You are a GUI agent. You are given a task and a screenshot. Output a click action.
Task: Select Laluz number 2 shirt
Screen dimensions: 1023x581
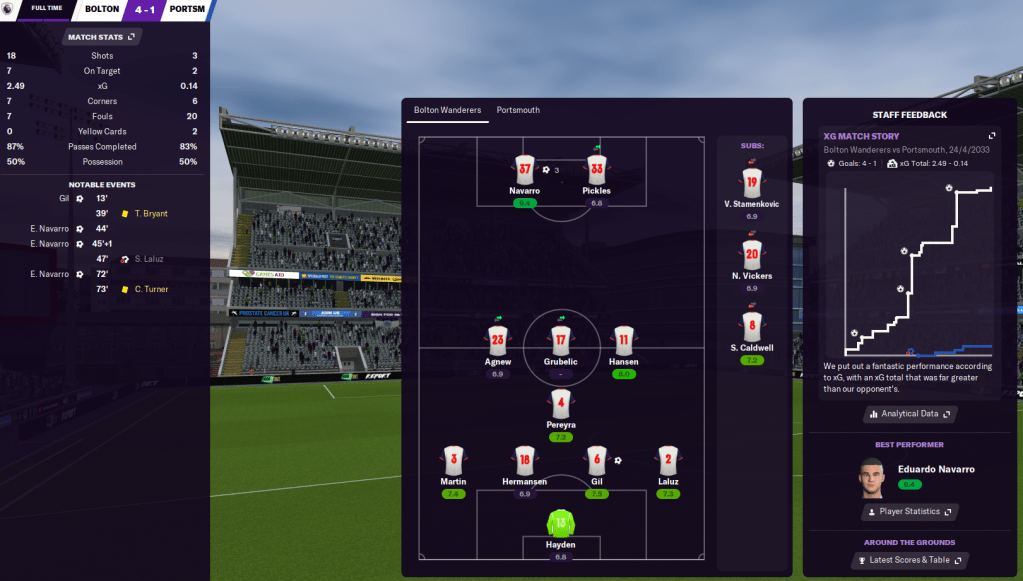click(x=669, y=460)
